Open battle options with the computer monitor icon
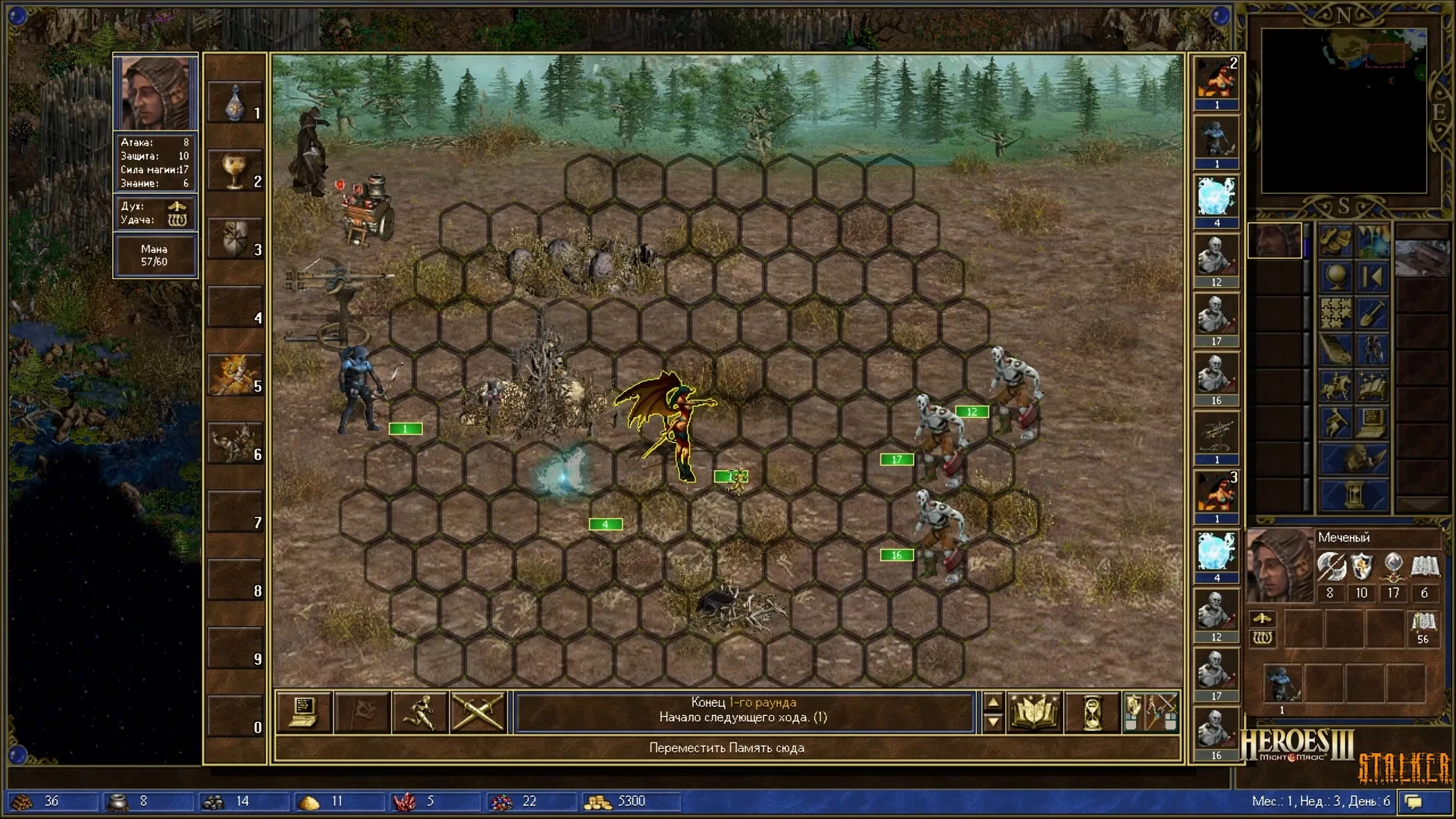The image size is (1456, 819). click(x=303, y=711)
